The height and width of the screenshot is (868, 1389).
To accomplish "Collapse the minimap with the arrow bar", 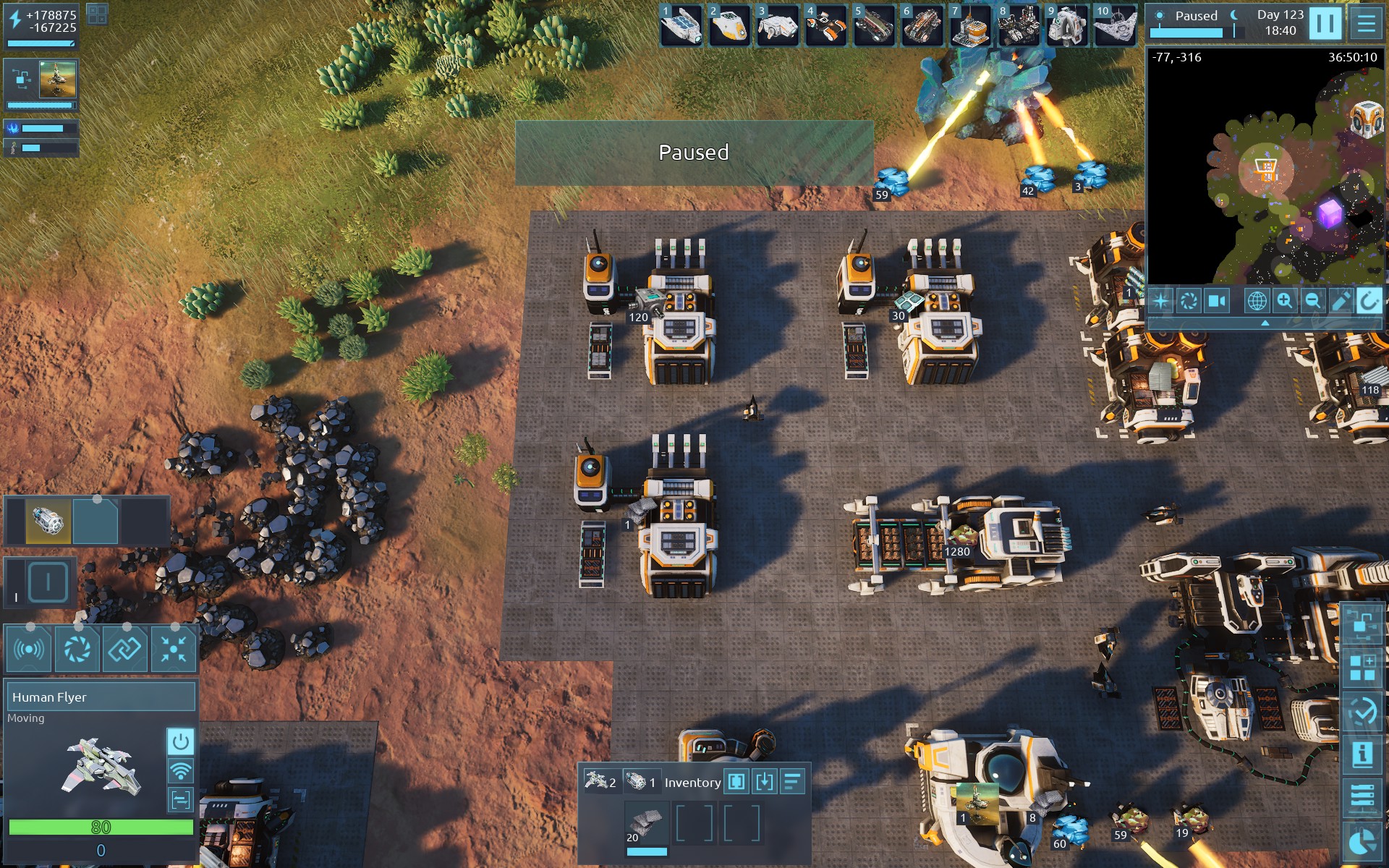I will pos(1265,323).
